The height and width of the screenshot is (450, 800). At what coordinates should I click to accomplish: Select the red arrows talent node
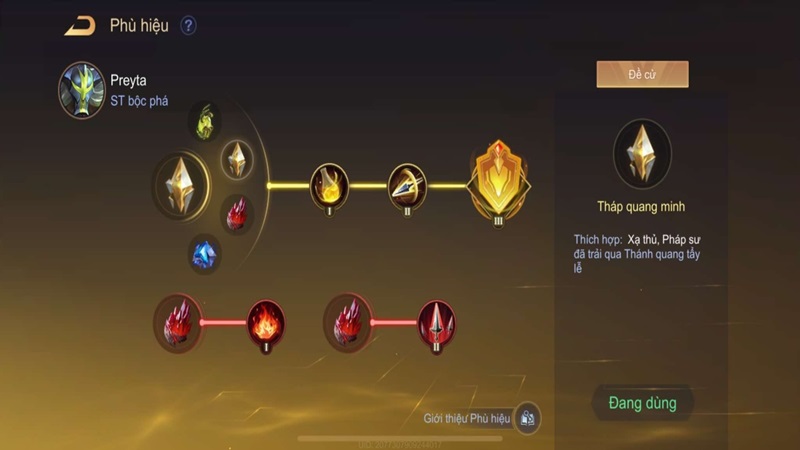(x=437, y=322)
